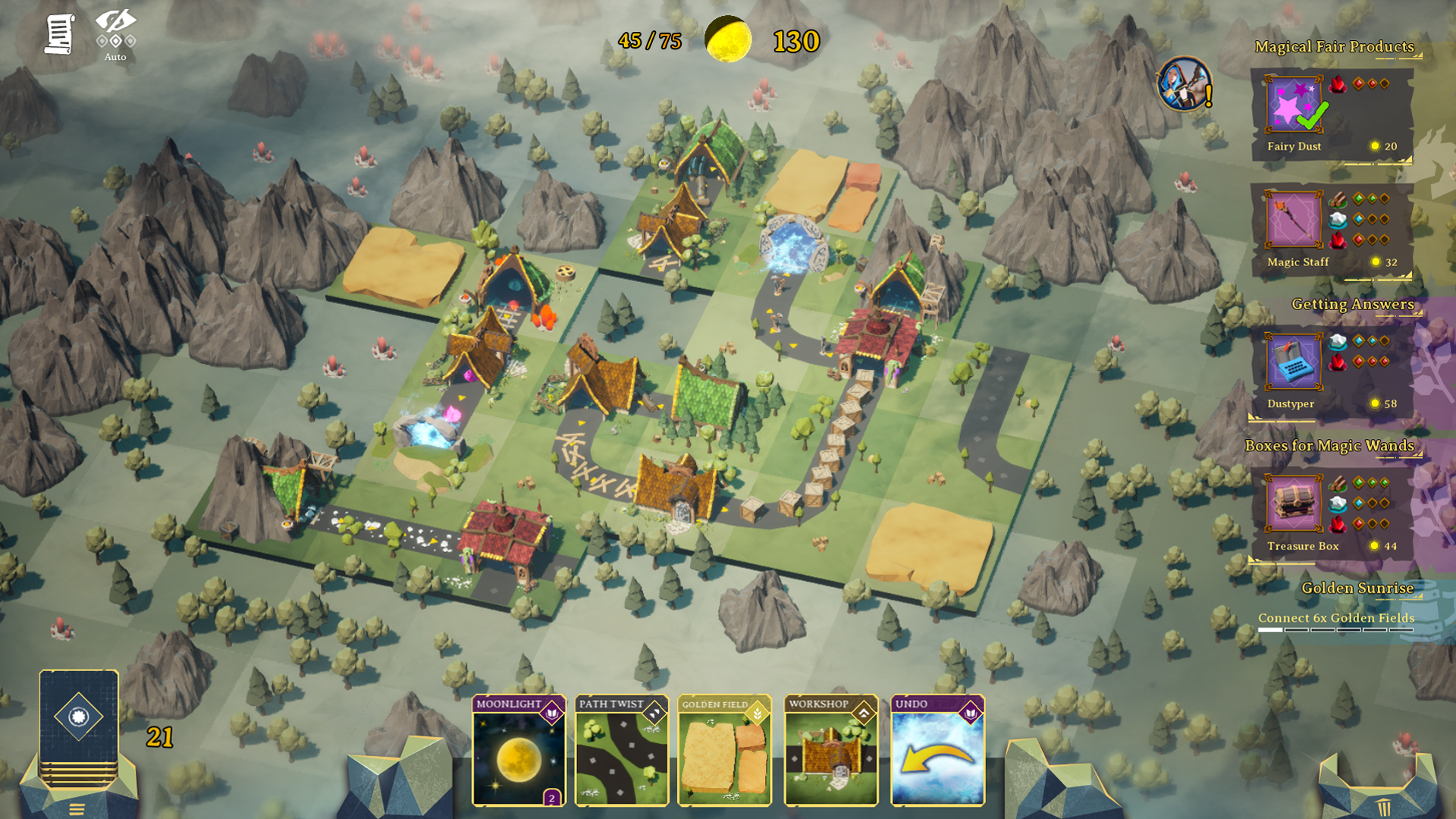Open the scroll log icon
This screenshot has width=1456, height=819.
pyautogui.click(x=58, y=35)
